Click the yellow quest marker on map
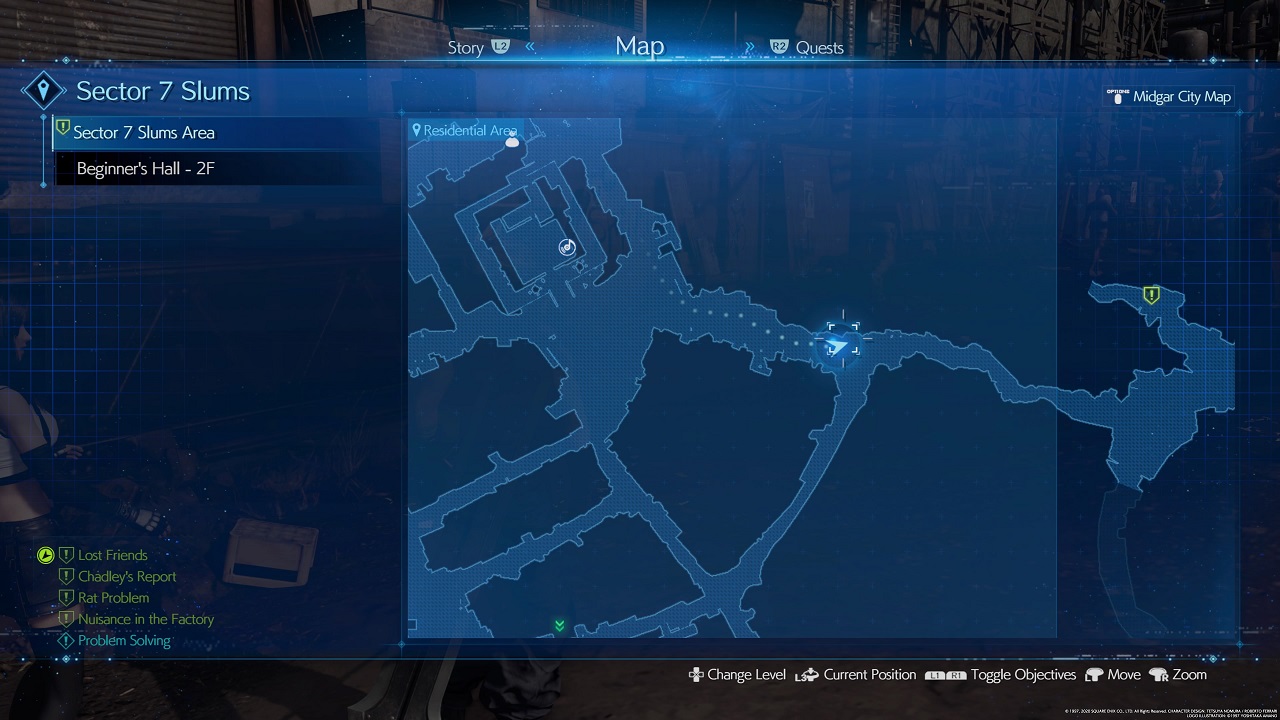Image resolution: width=1280 pixels, height=720 pixels. 1151,295
